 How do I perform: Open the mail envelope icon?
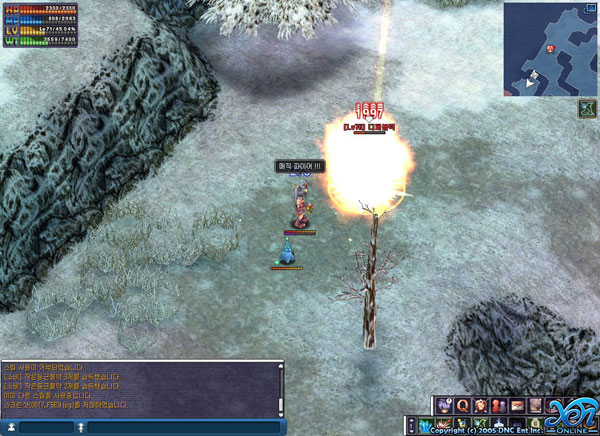[x=517, y=405]
